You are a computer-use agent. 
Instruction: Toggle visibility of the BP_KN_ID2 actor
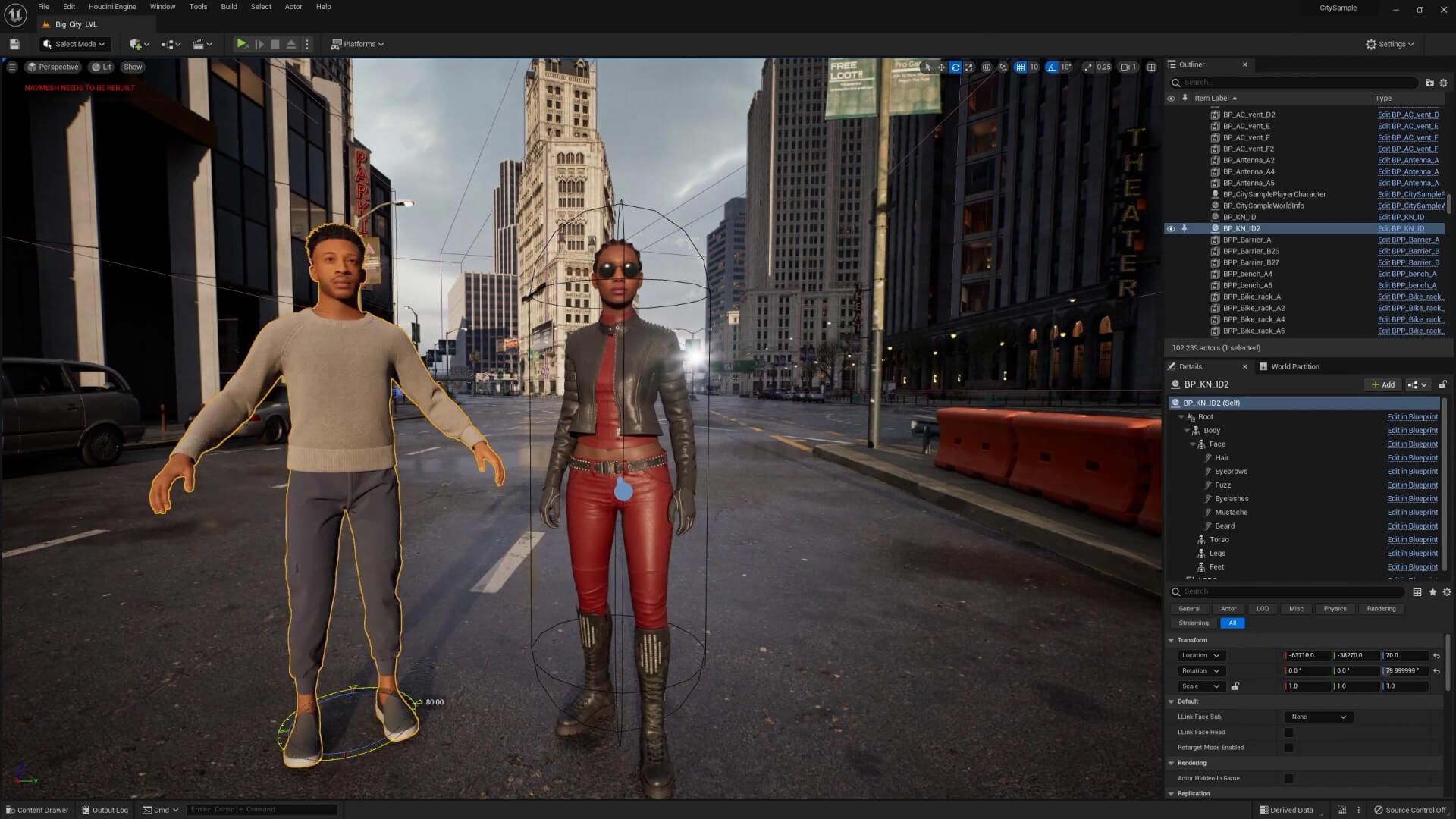(x=1171, y=228)
